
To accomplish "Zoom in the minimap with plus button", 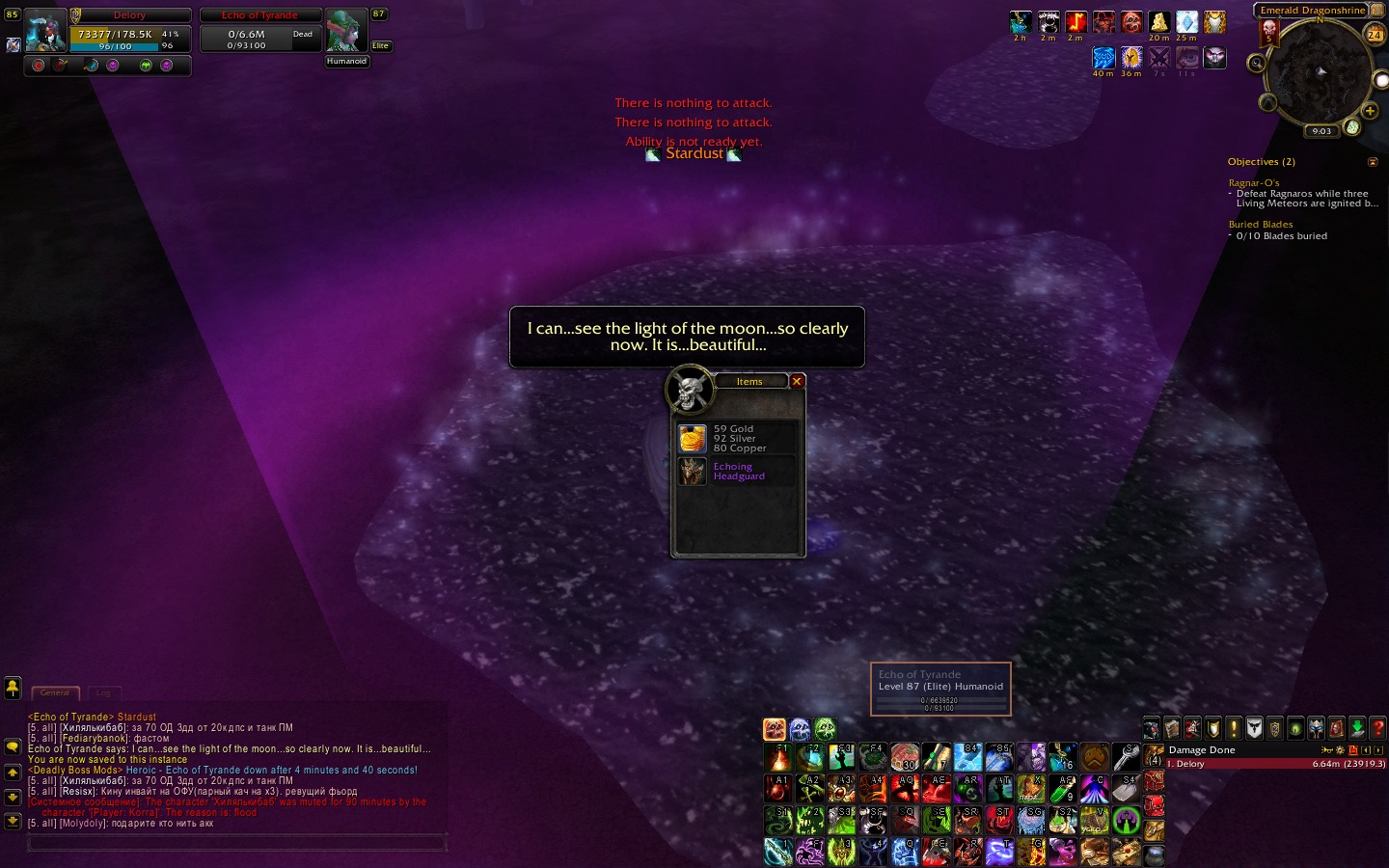I will (x=1370, y=111).
